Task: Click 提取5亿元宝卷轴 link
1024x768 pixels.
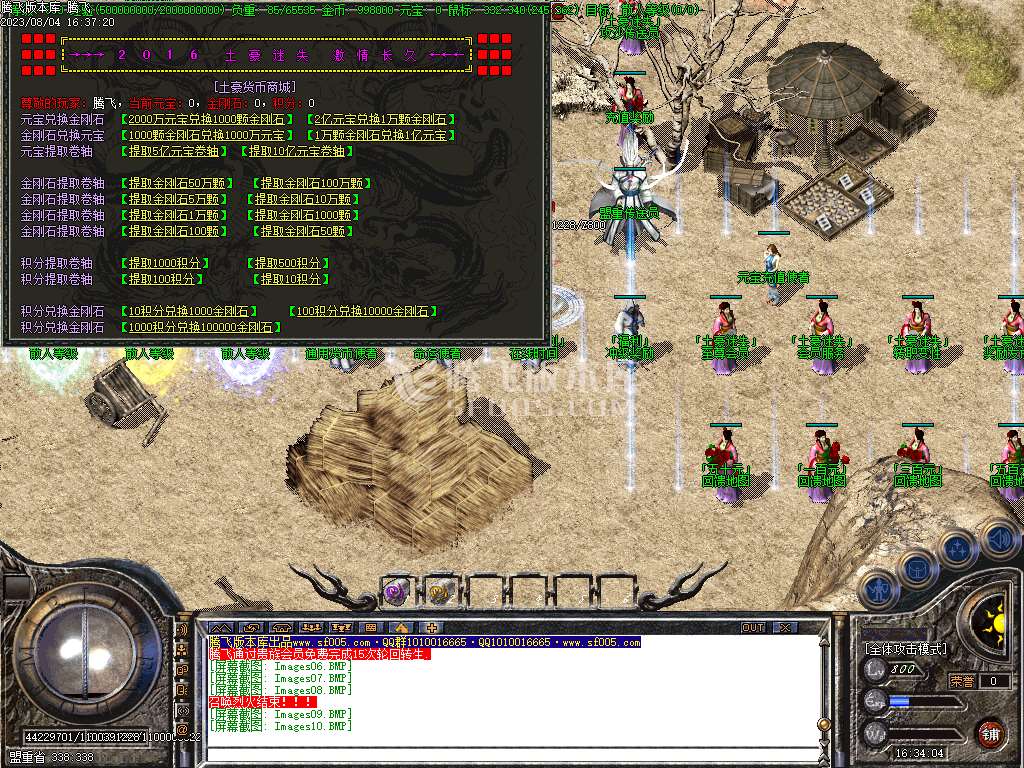Action: click(x=176, y=151)
